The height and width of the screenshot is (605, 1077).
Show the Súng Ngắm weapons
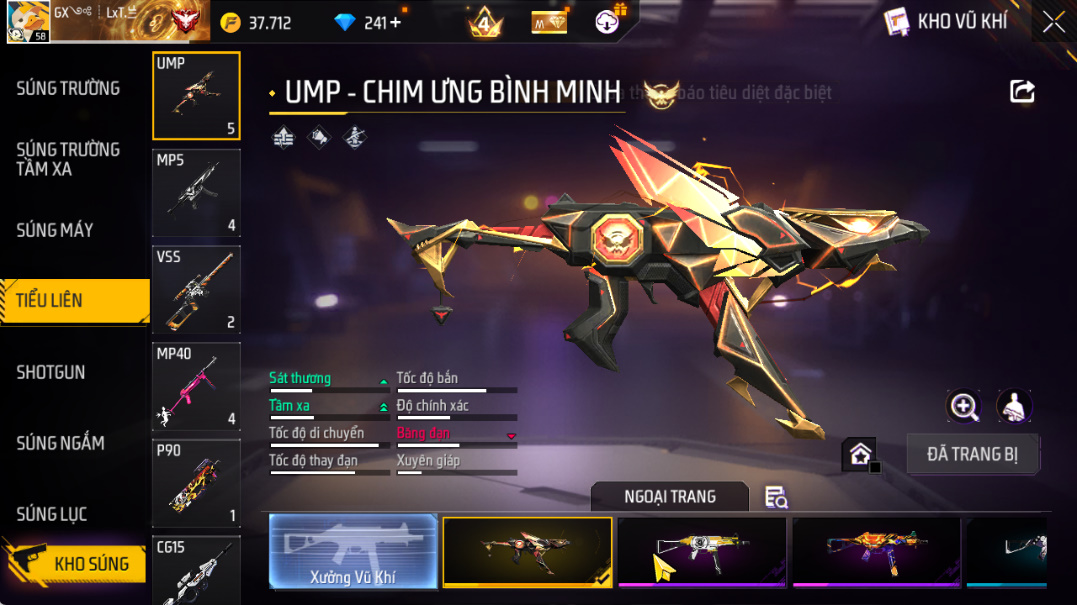(x=60, y=443)
